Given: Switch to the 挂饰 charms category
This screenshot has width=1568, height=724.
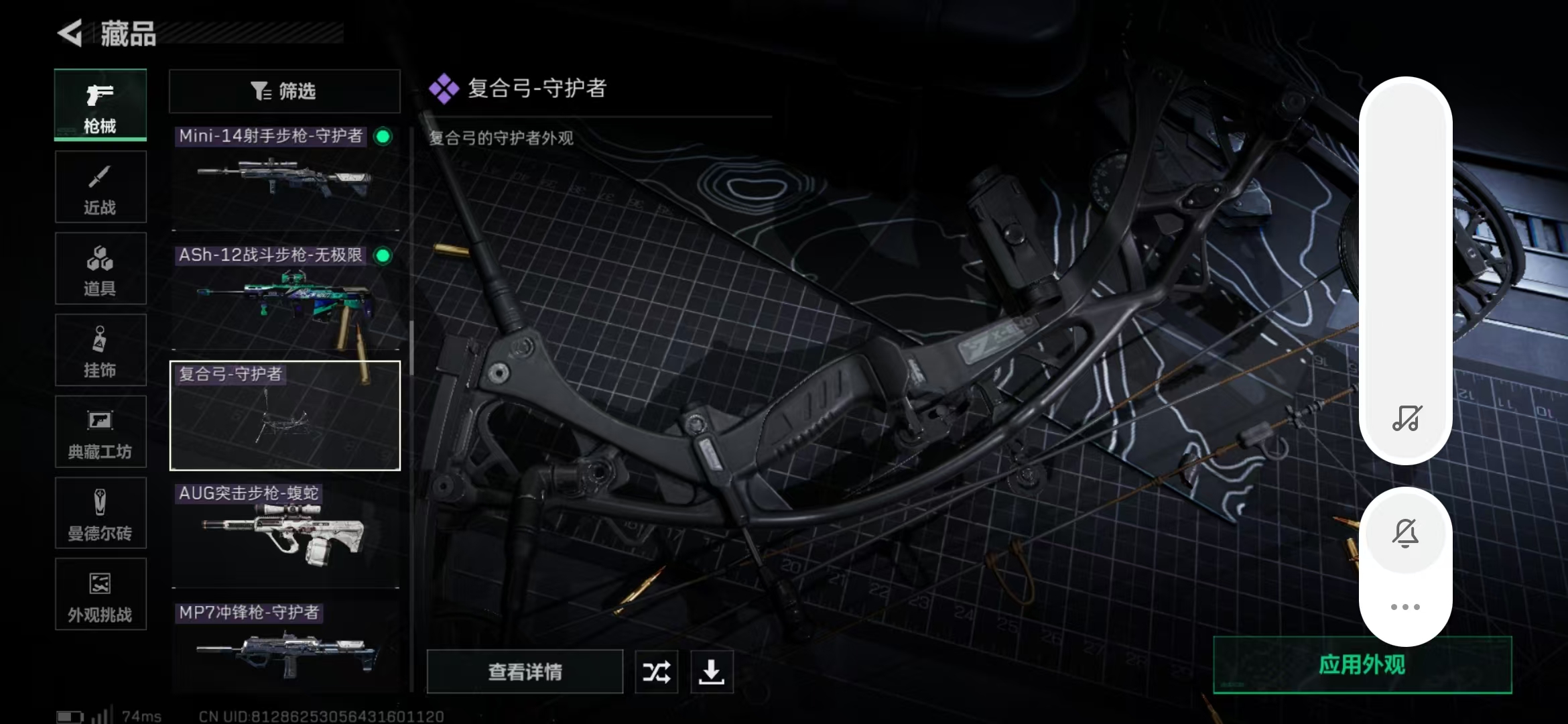Looking at the screenshot, I should point(101,350).
